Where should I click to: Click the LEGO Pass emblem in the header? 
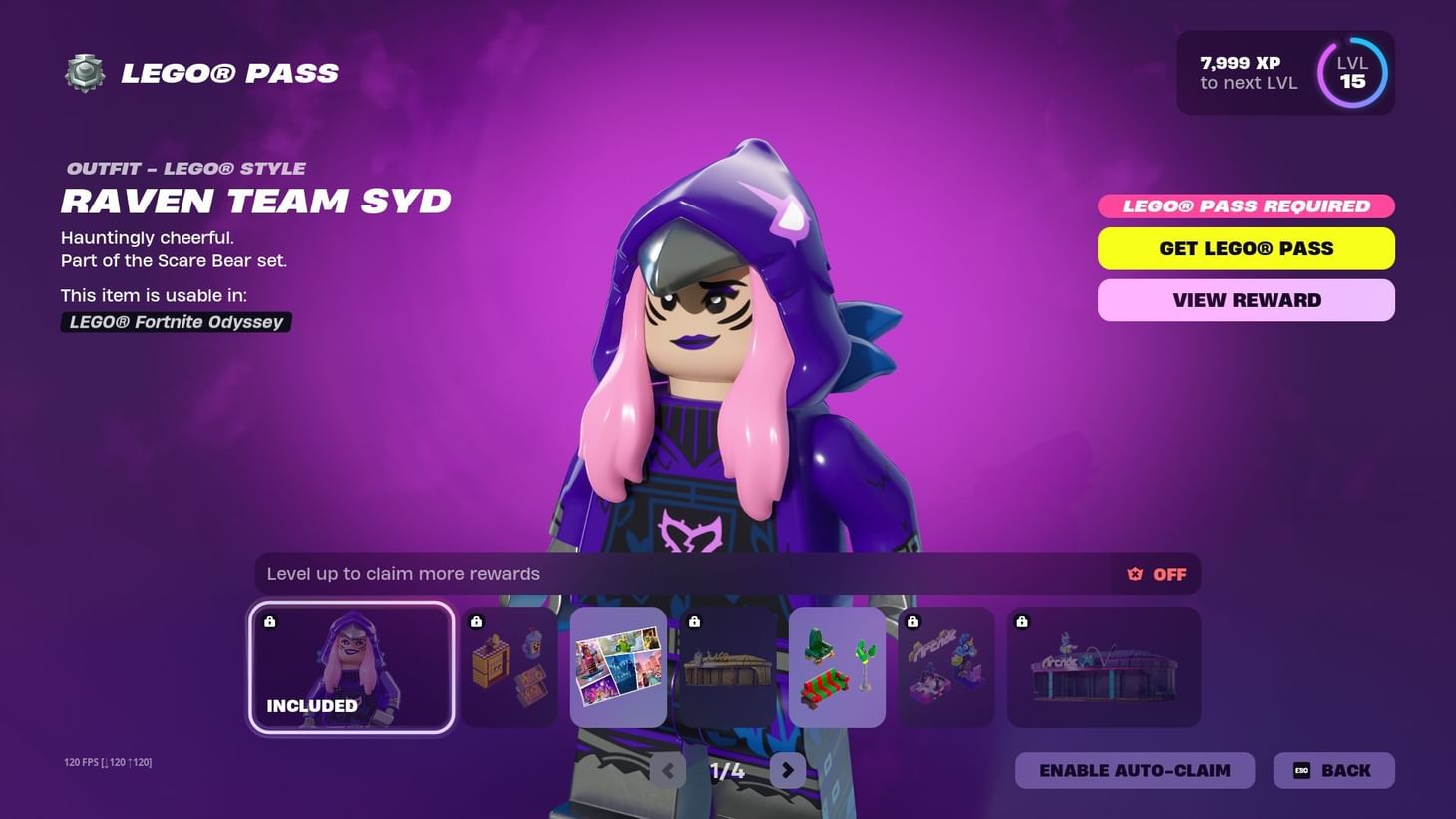(84, 72)
